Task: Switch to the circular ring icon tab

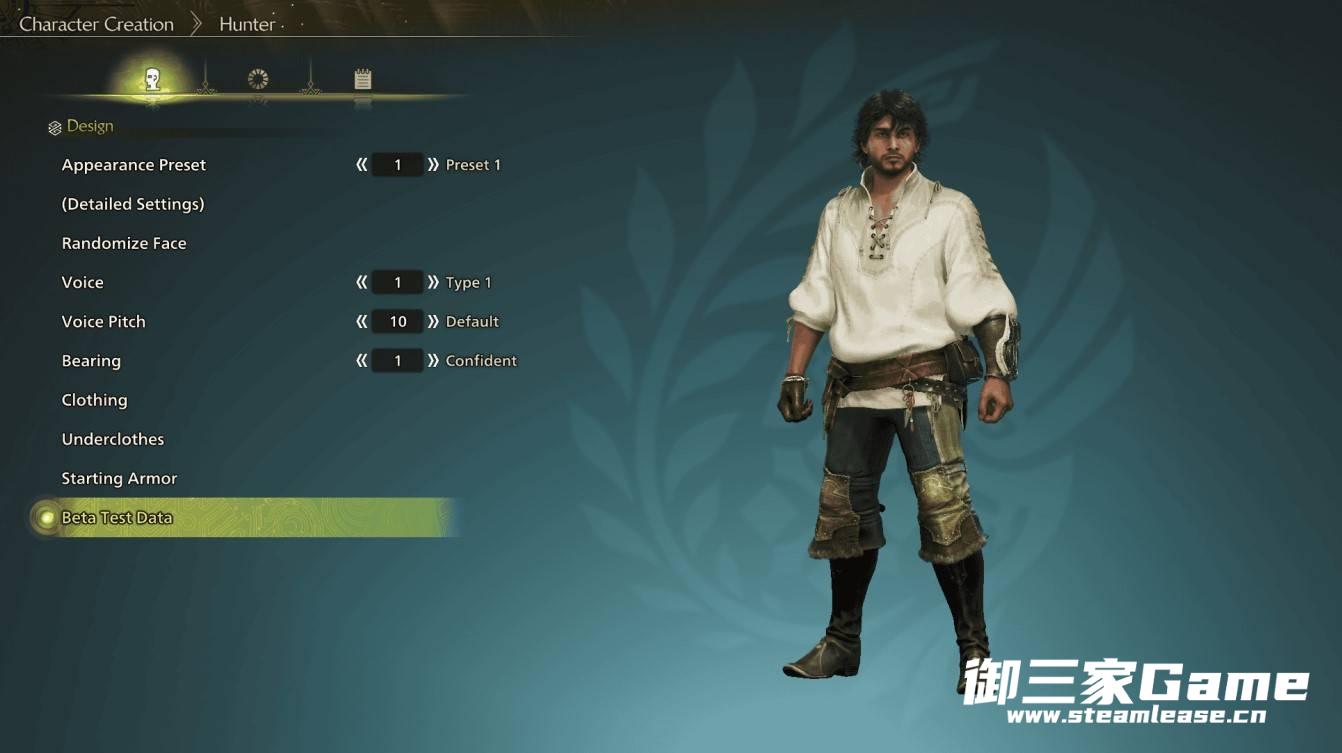Action: click(x=258, y=79)
